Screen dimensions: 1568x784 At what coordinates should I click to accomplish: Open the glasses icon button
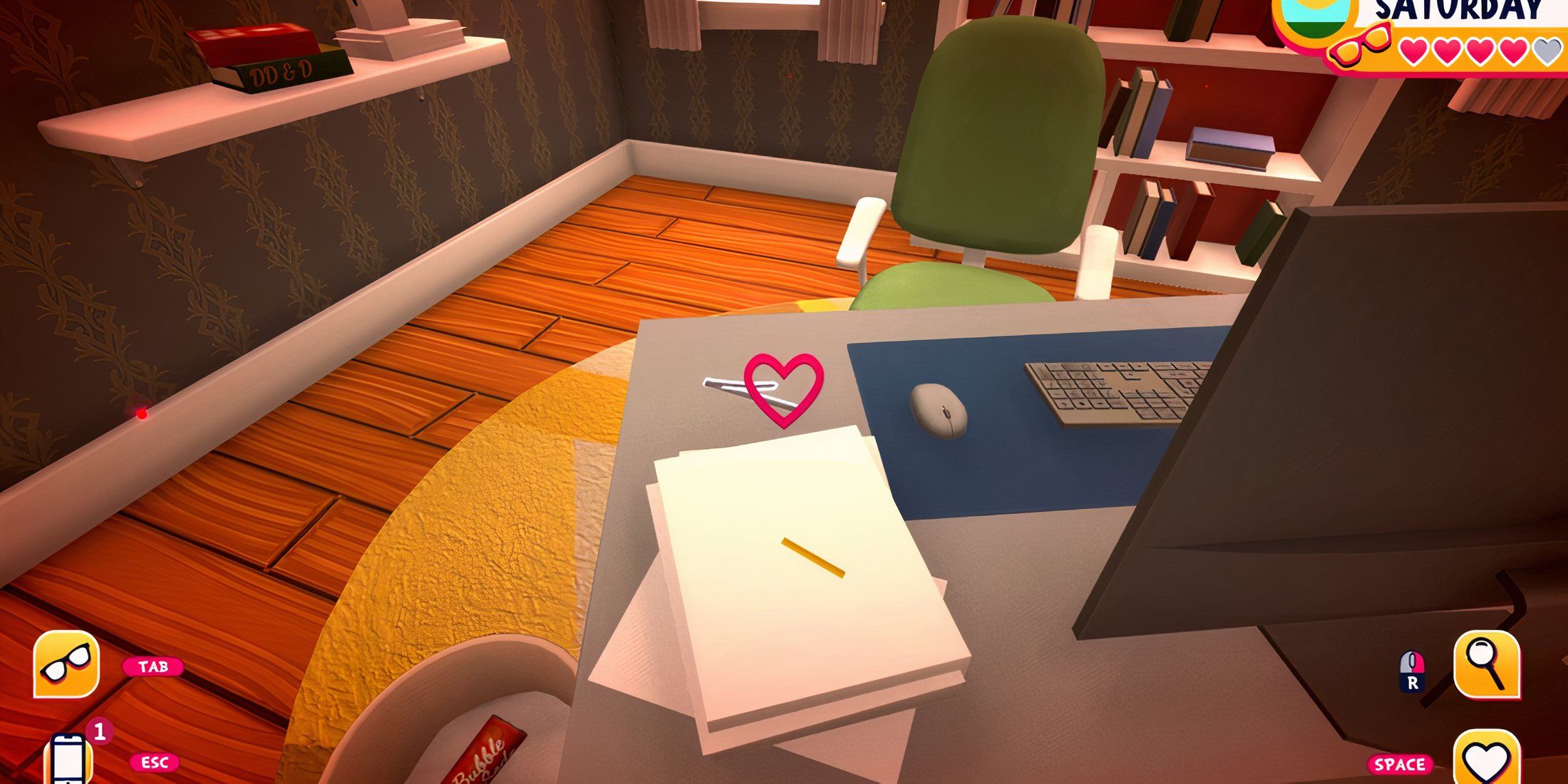[66, 664]
